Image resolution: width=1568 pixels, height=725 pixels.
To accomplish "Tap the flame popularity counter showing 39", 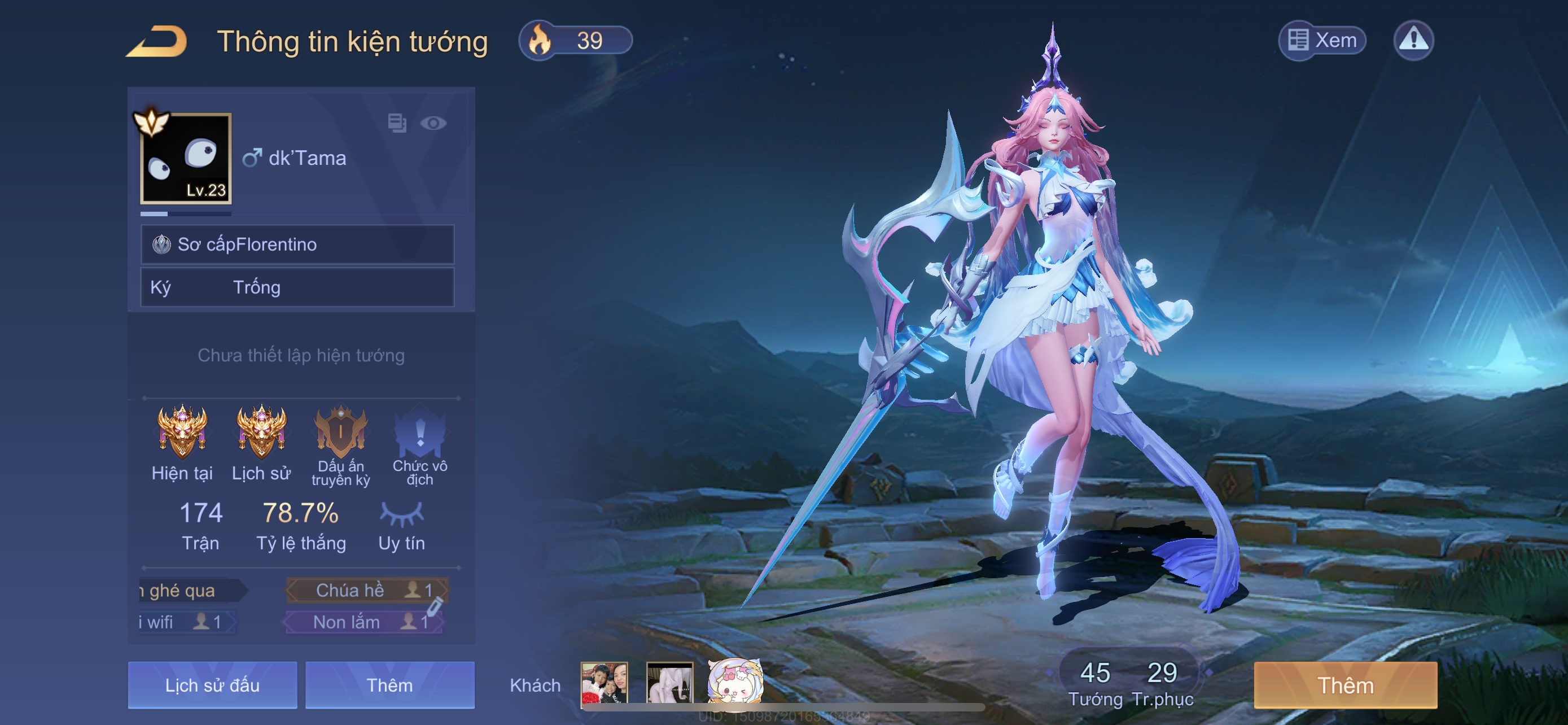I will pyautogui.click(x=575, y=41).
